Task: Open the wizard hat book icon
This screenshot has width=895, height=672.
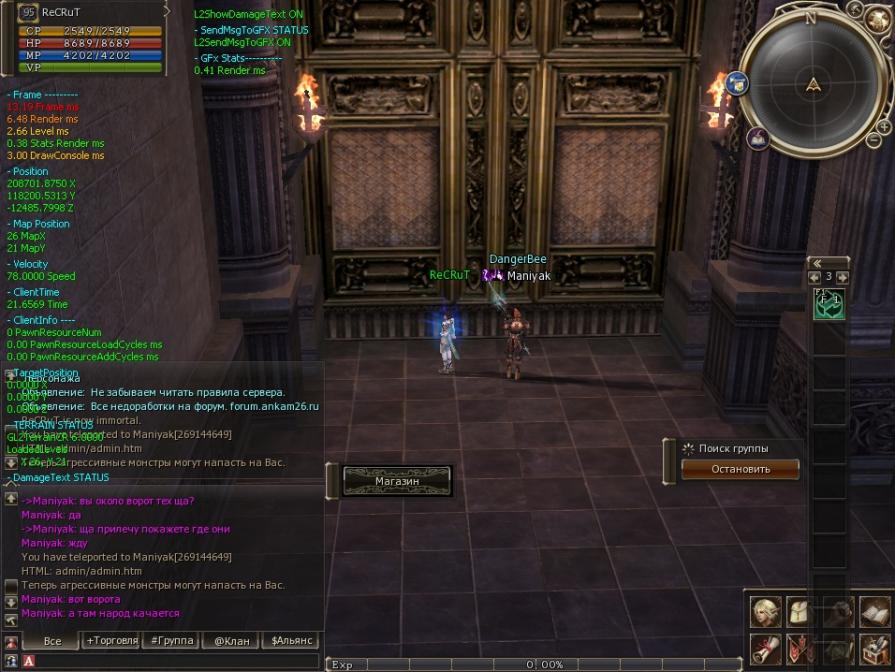Action: coord(757,138)
